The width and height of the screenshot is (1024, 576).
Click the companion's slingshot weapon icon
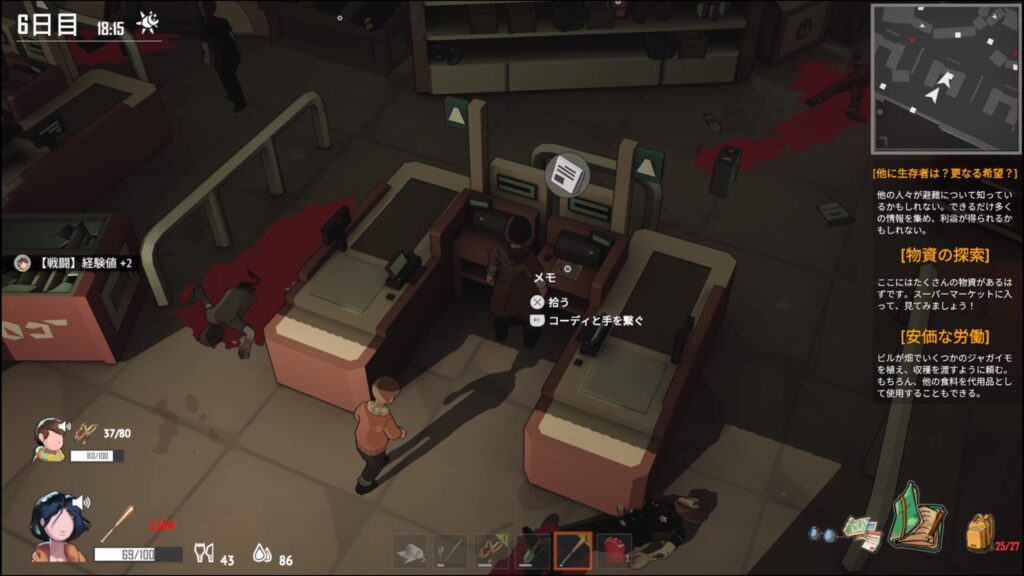(88, 434)
